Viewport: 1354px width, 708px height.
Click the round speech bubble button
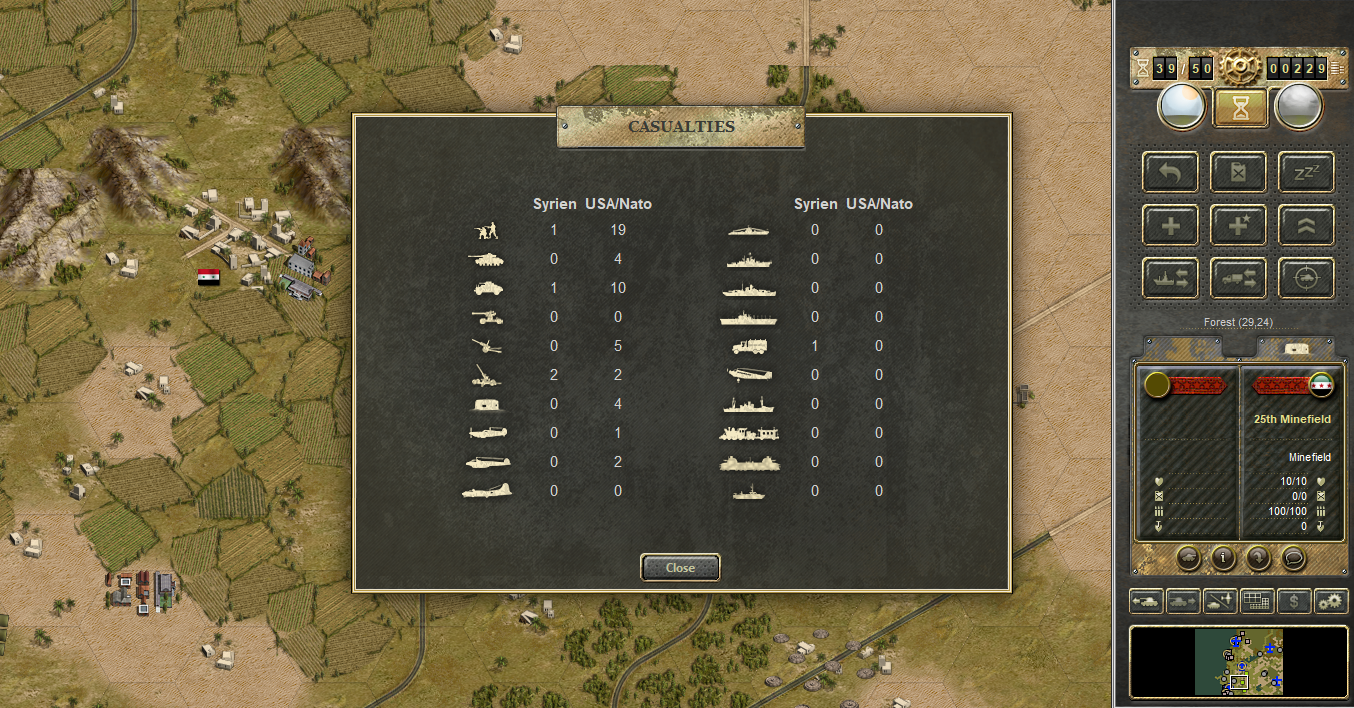(1291, 558)
